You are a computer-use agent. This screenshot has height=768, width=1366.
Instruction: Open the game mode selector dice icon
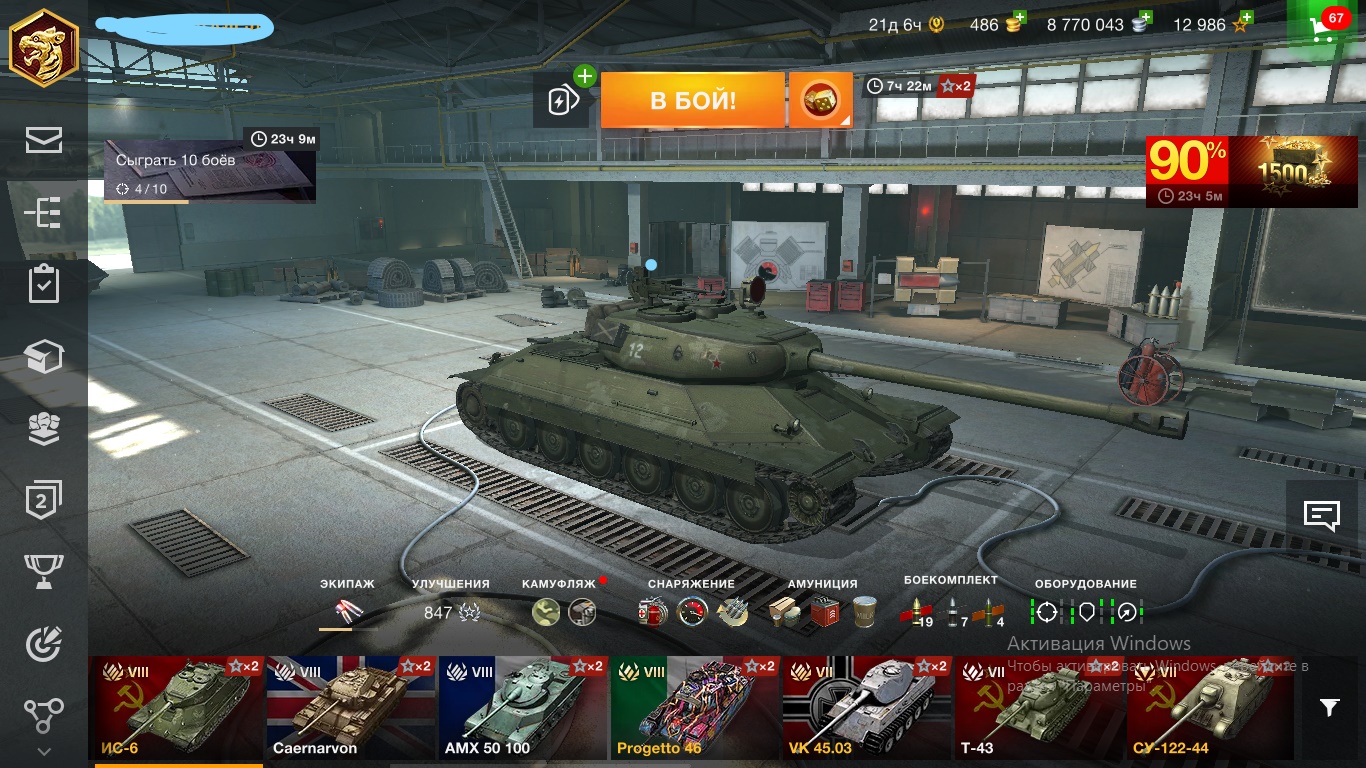coord(820,100)
